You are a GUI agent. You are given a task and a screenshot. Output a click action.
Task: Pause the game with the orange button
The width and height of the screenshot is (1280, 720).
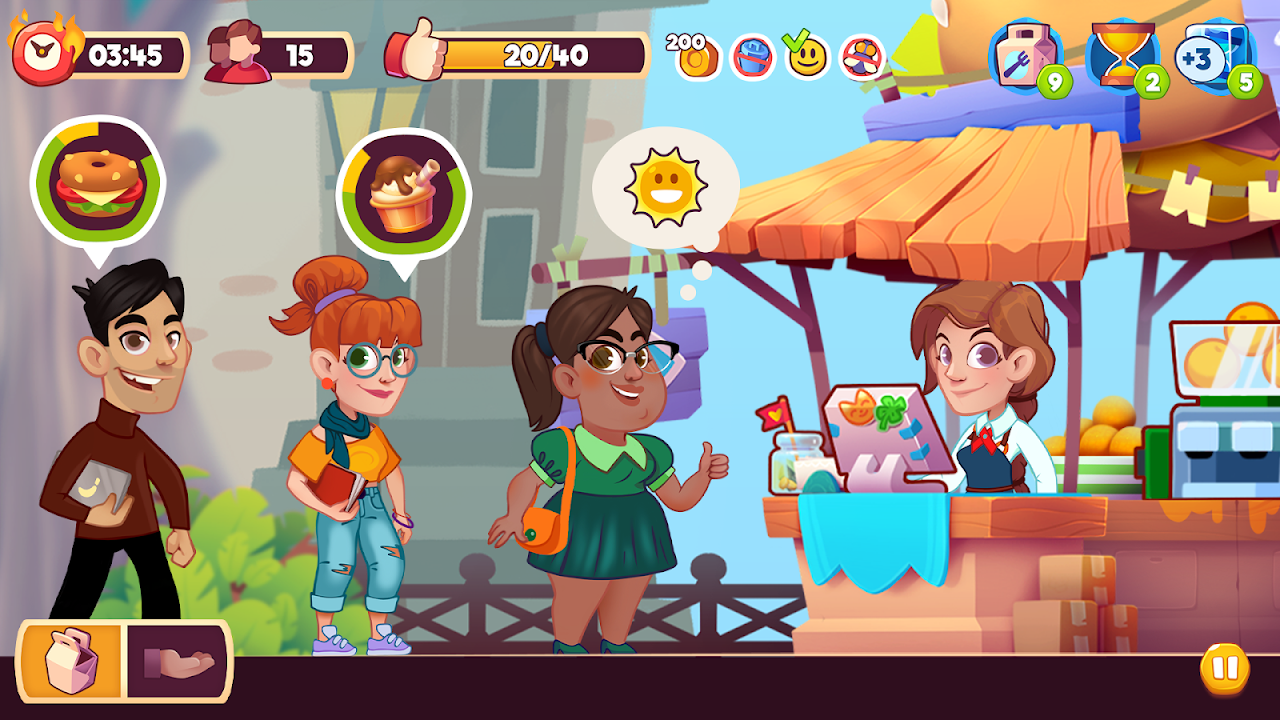tap(1224, 667)
